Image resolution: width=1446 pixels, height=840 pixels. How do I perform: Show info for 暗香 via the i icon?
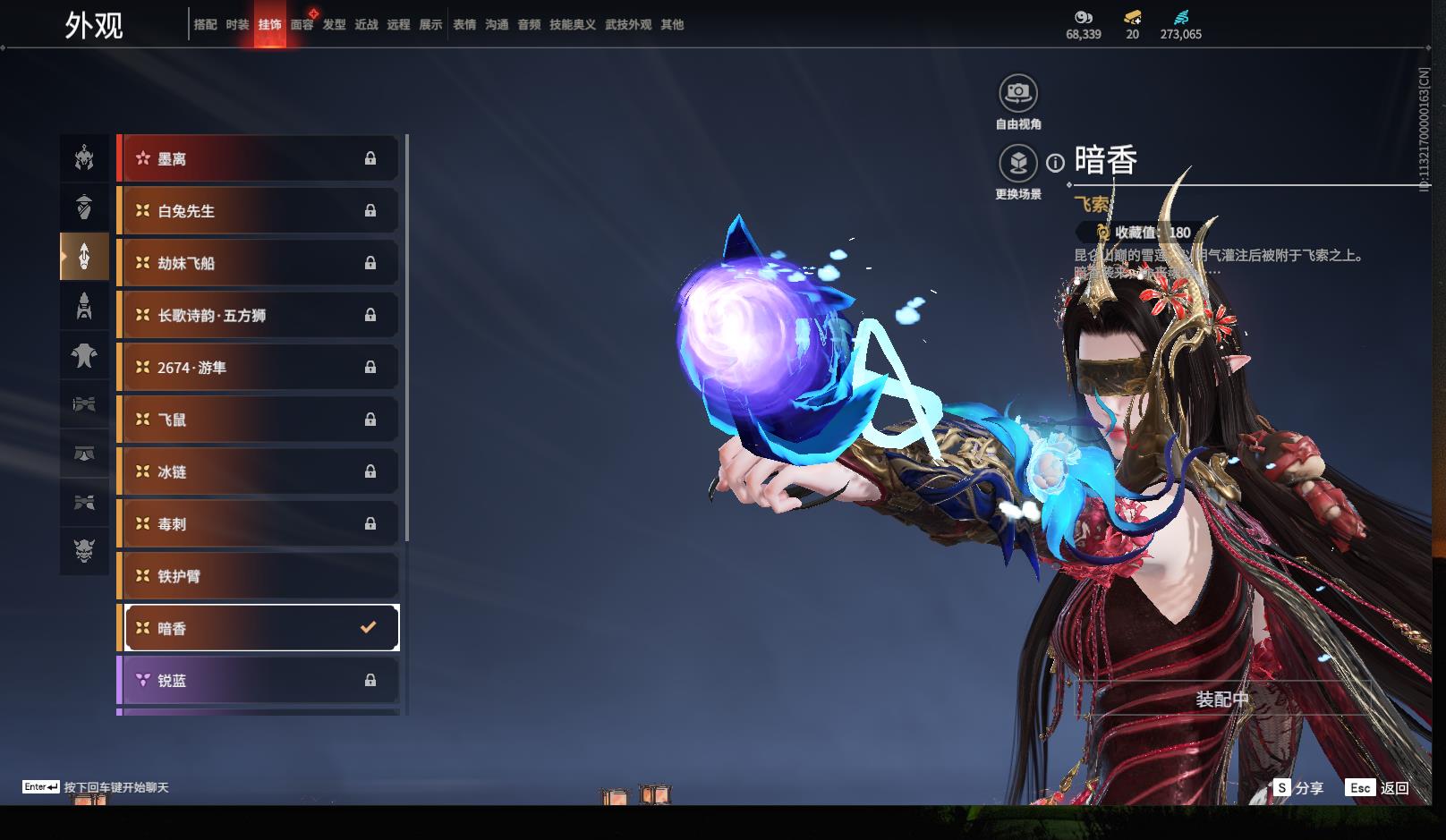pos(1056,163)
